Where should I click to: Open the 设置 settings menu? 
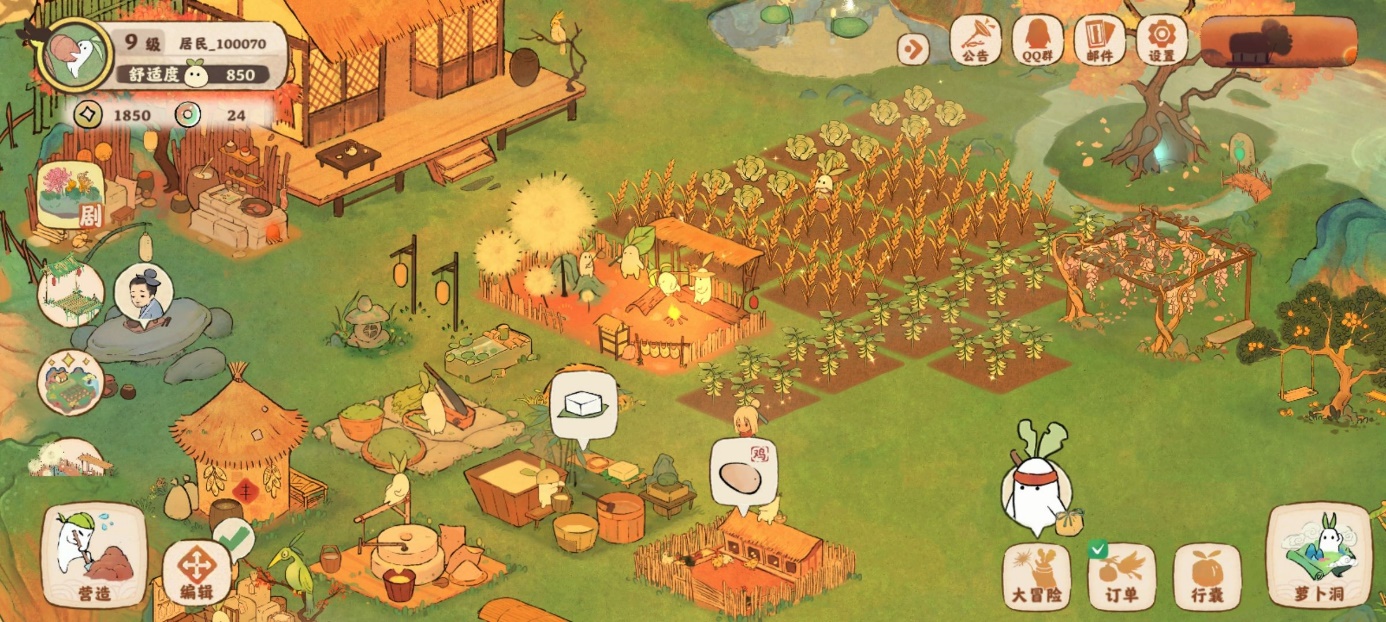[x=1161, y=40]
